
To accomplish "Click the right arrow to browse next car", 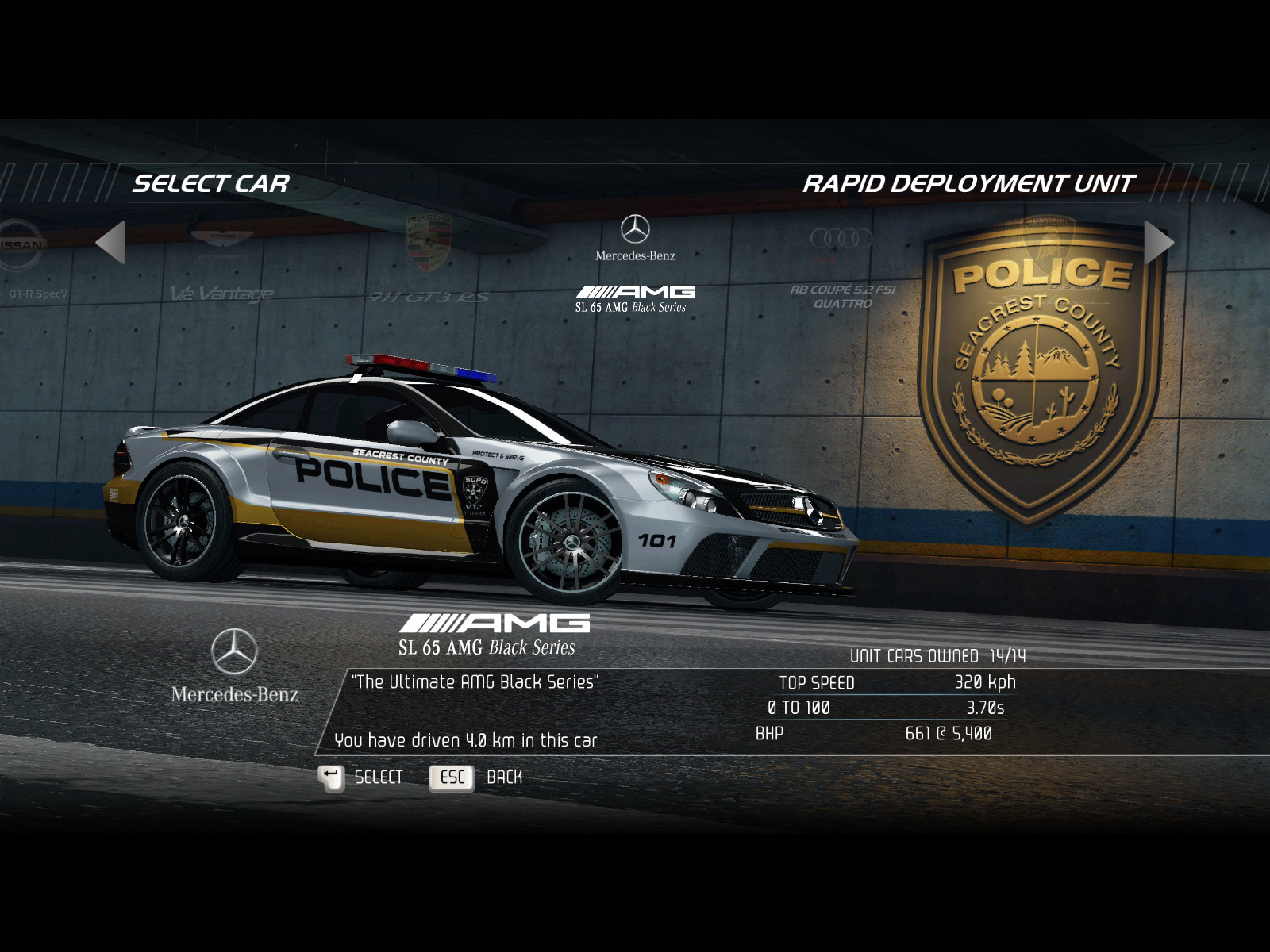I will [1158, 242].
